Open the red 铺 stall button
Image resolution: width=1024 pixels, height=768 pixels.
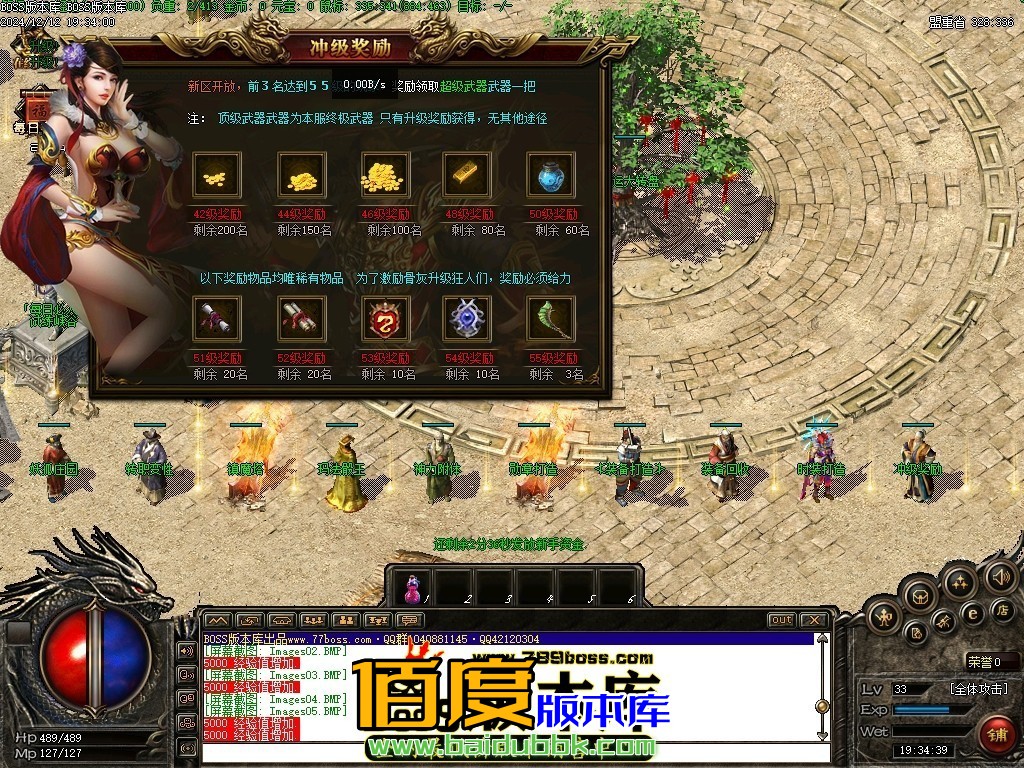[x=998, y=735]
